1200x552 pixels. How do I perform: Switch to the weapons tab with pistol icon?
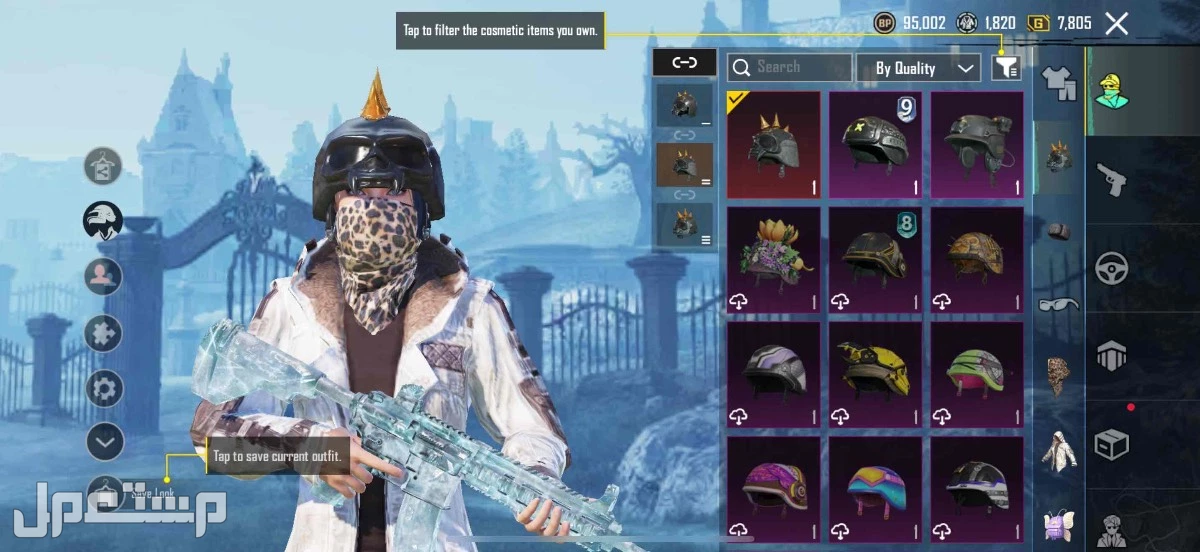coord(1112,180)
